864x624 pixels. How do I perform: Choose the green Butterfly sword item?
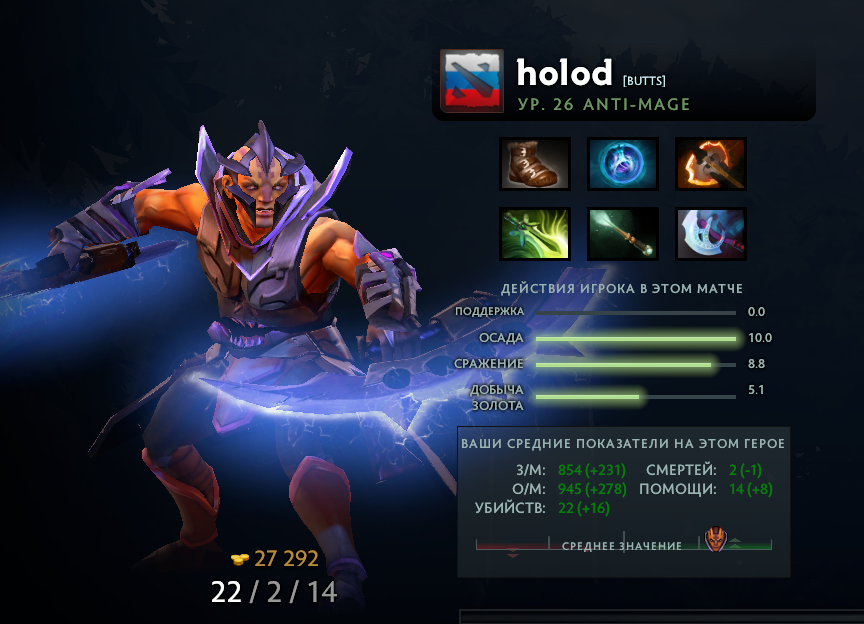[535, 233]
